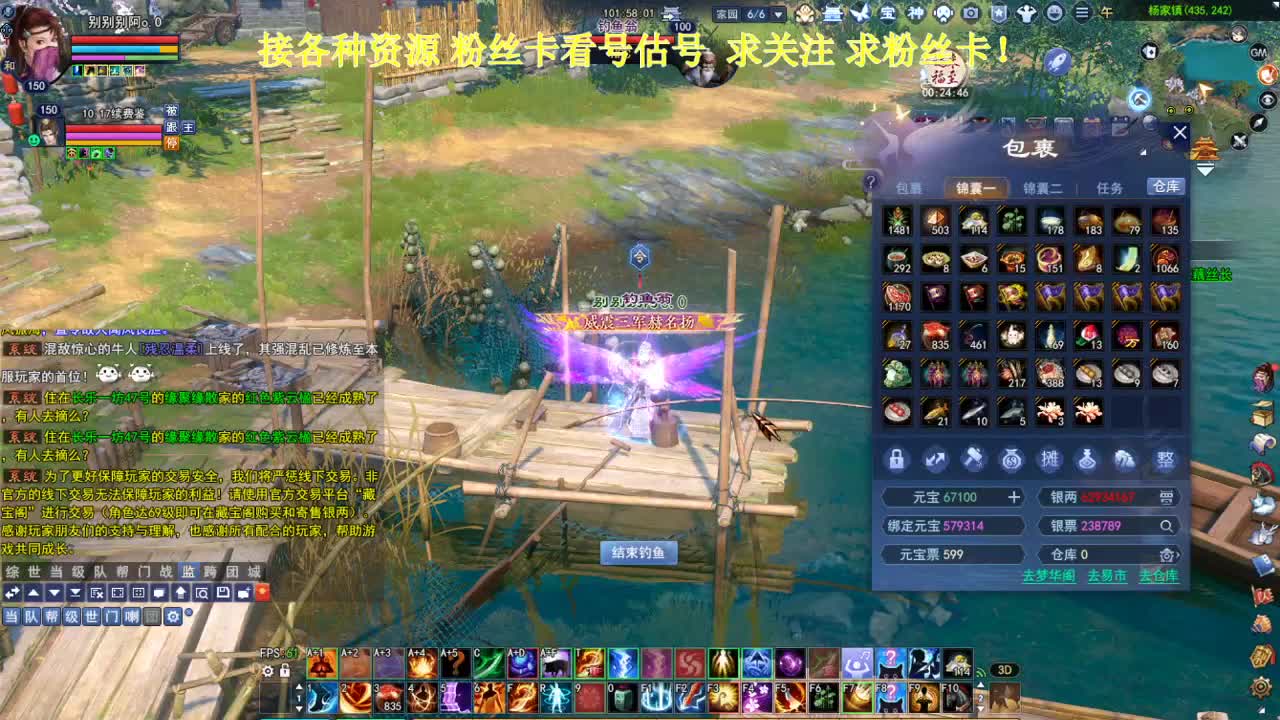1280x720 pixels.
Task: Open the 任务 tab in the bag panel
Action: [1110, 186]
